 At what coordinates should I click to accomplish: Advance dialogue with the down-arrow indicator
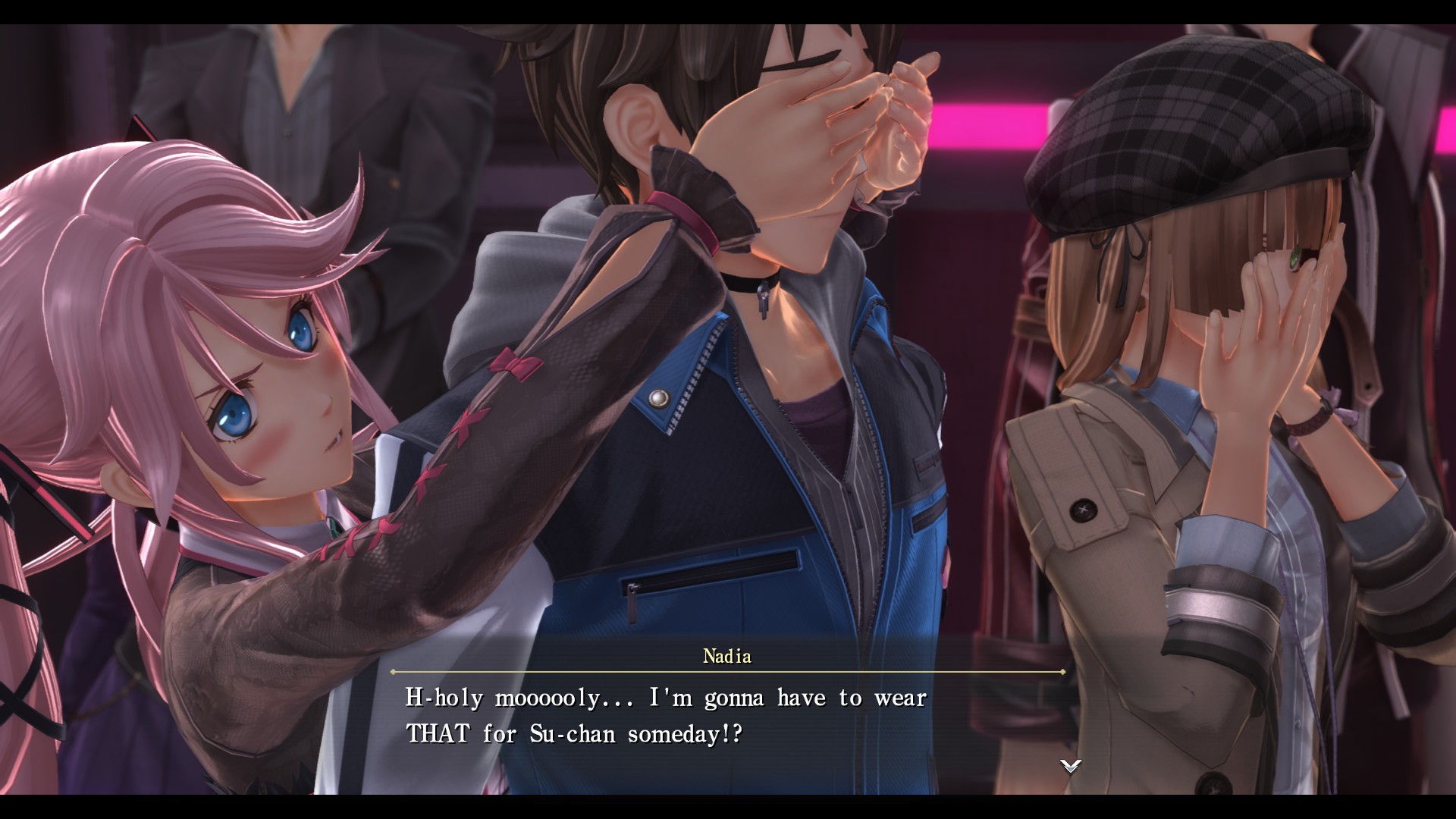pos(1070,766)
